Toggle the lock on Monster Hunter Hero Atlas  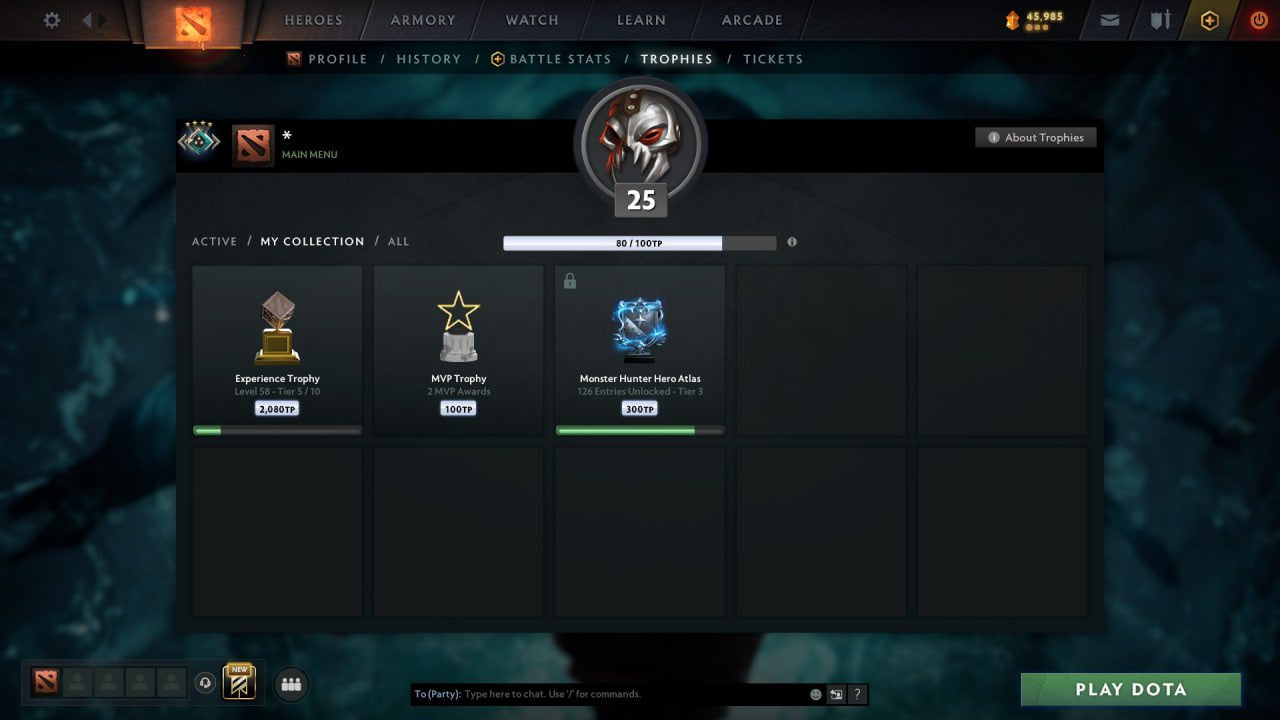[x=569, y=281]
